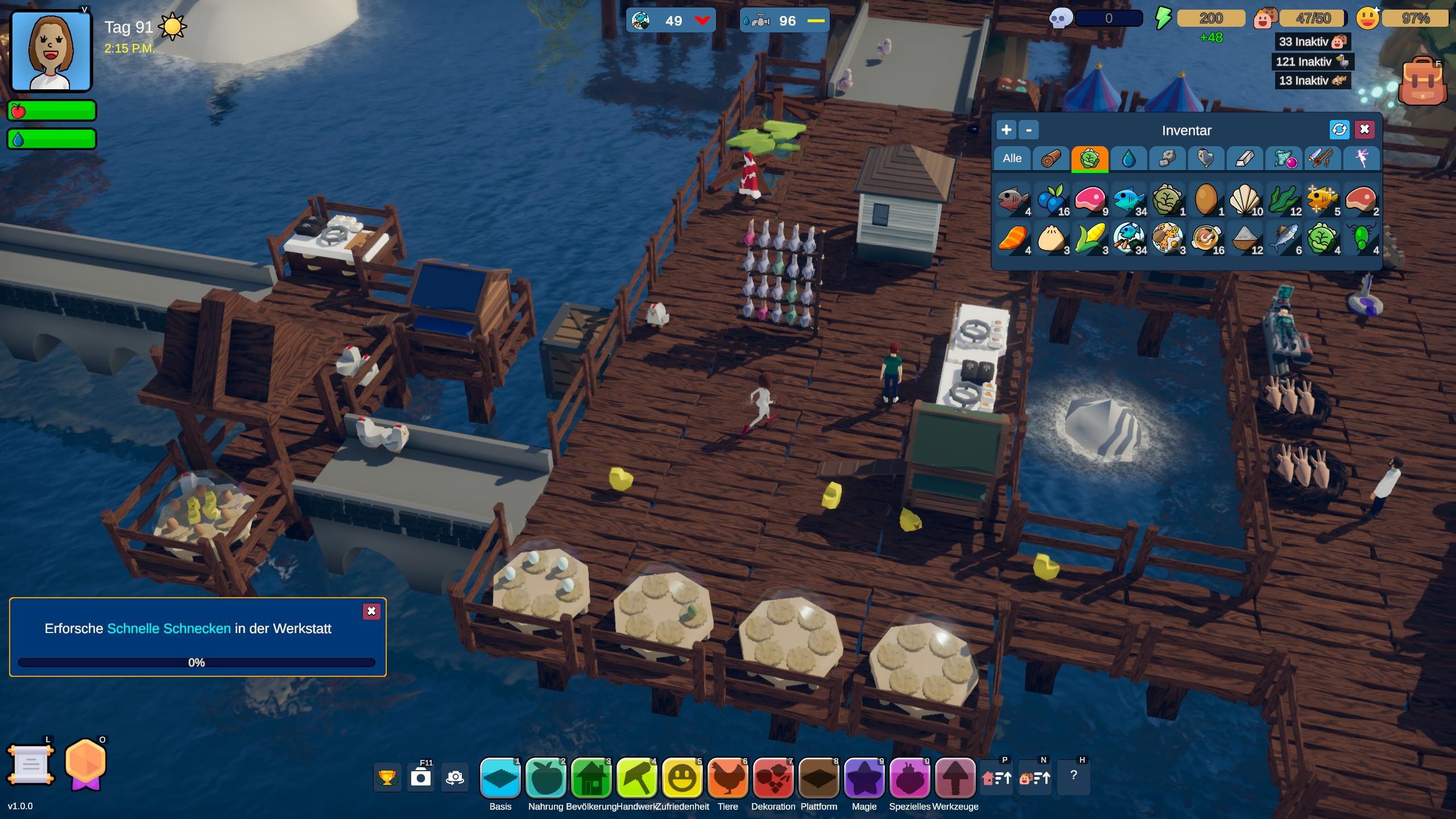This screenshot has width=1456, height=819.
Task: Take a screenshot with the camera button
Action: [421, 777]
